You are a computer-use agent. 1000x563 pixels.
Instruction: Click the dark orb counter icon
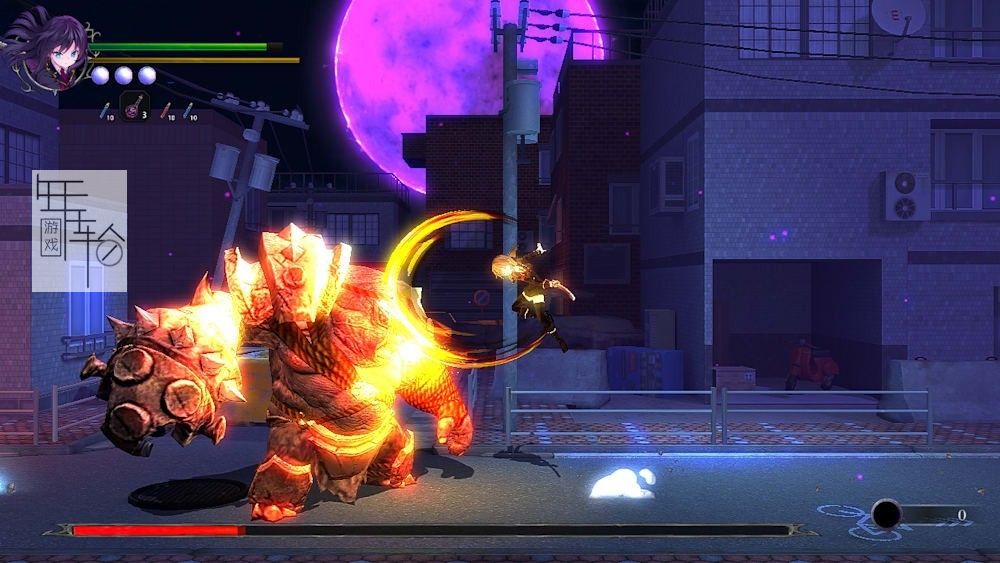pyautogui.click(x=886, y=514)
